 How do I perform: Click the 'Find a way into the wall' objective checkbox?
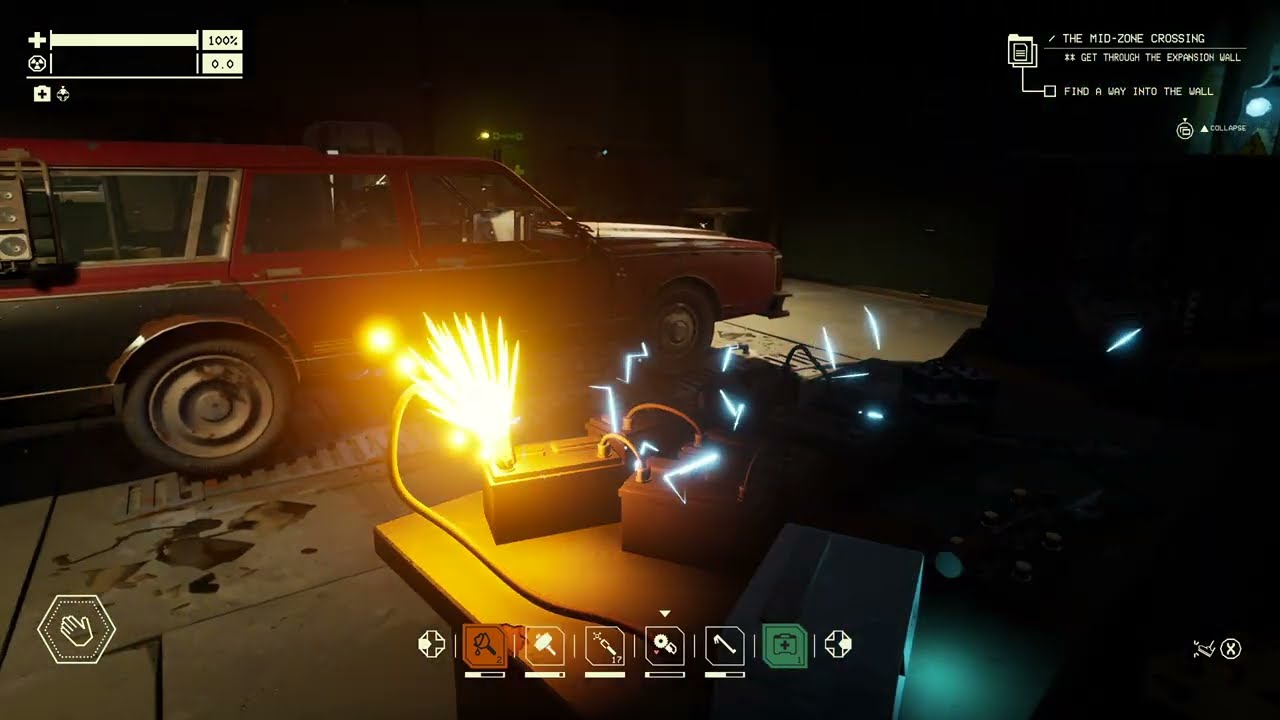click(x=1049, y=91)
